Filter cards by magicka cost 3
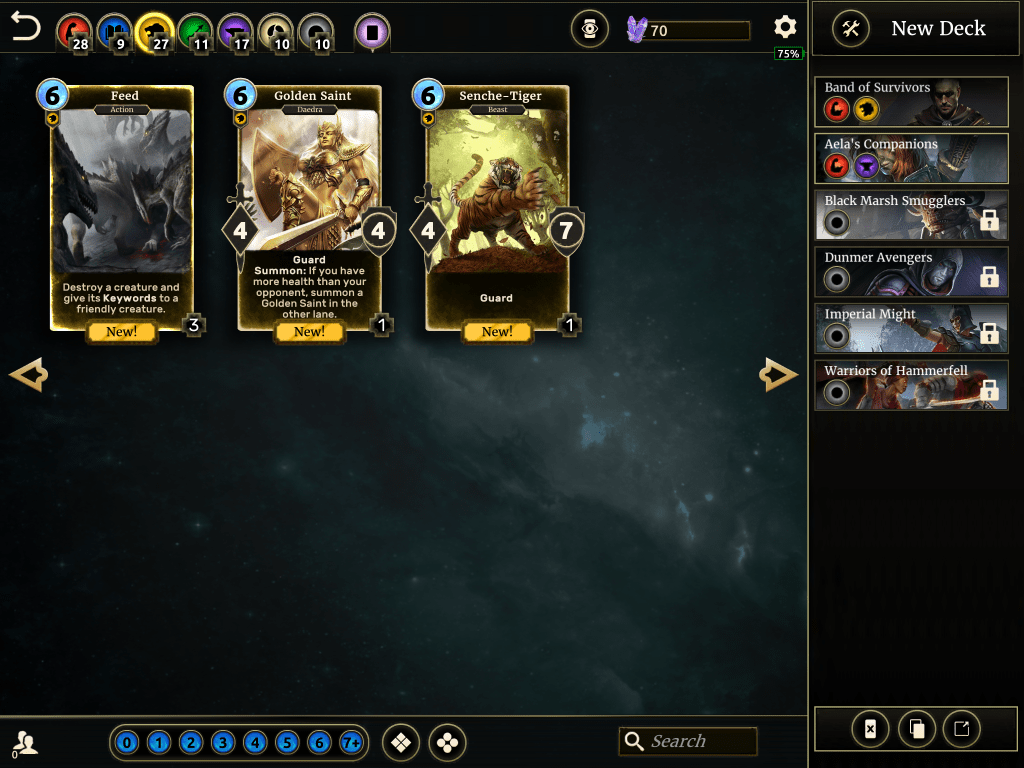1024x768 pixels. [x=223, y=743]
